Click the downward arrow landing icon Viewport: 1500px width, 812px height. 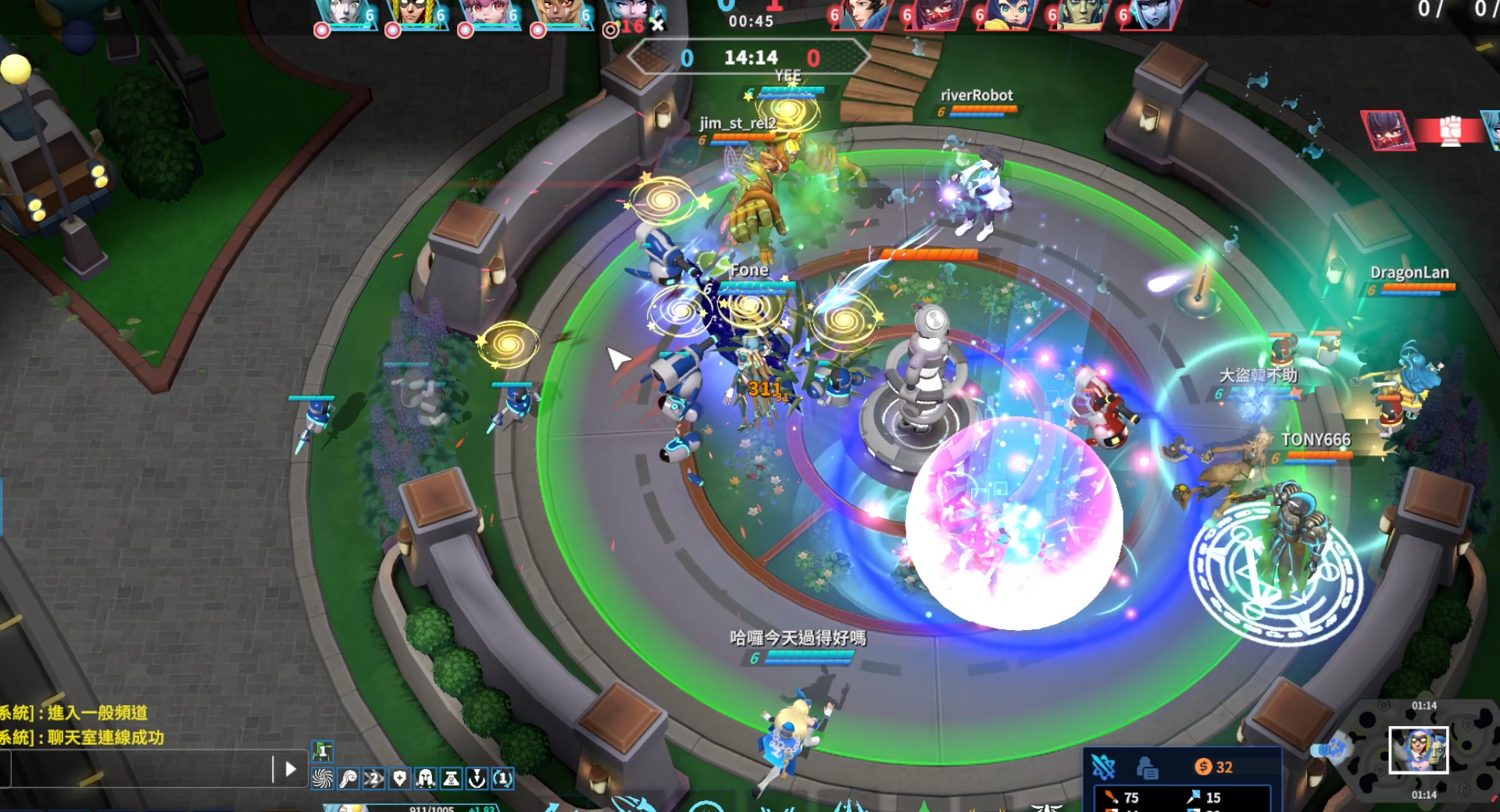(477, 778)
